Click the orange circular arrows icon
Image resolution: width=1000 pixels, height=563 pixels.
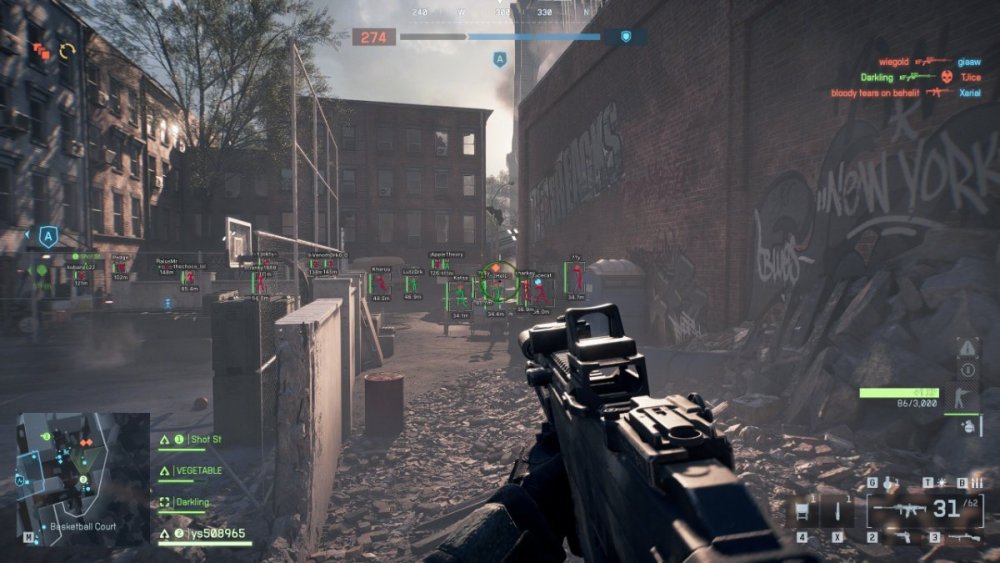pos(68,50)
